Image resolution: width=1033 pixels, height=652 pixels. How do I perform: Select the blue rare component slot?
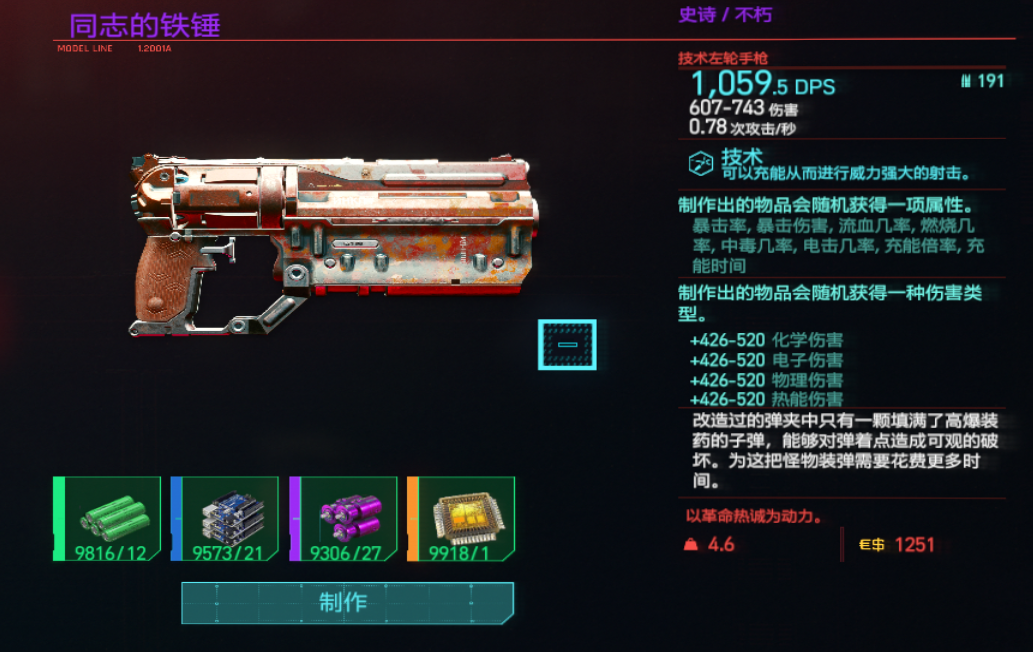pos(226,518)
